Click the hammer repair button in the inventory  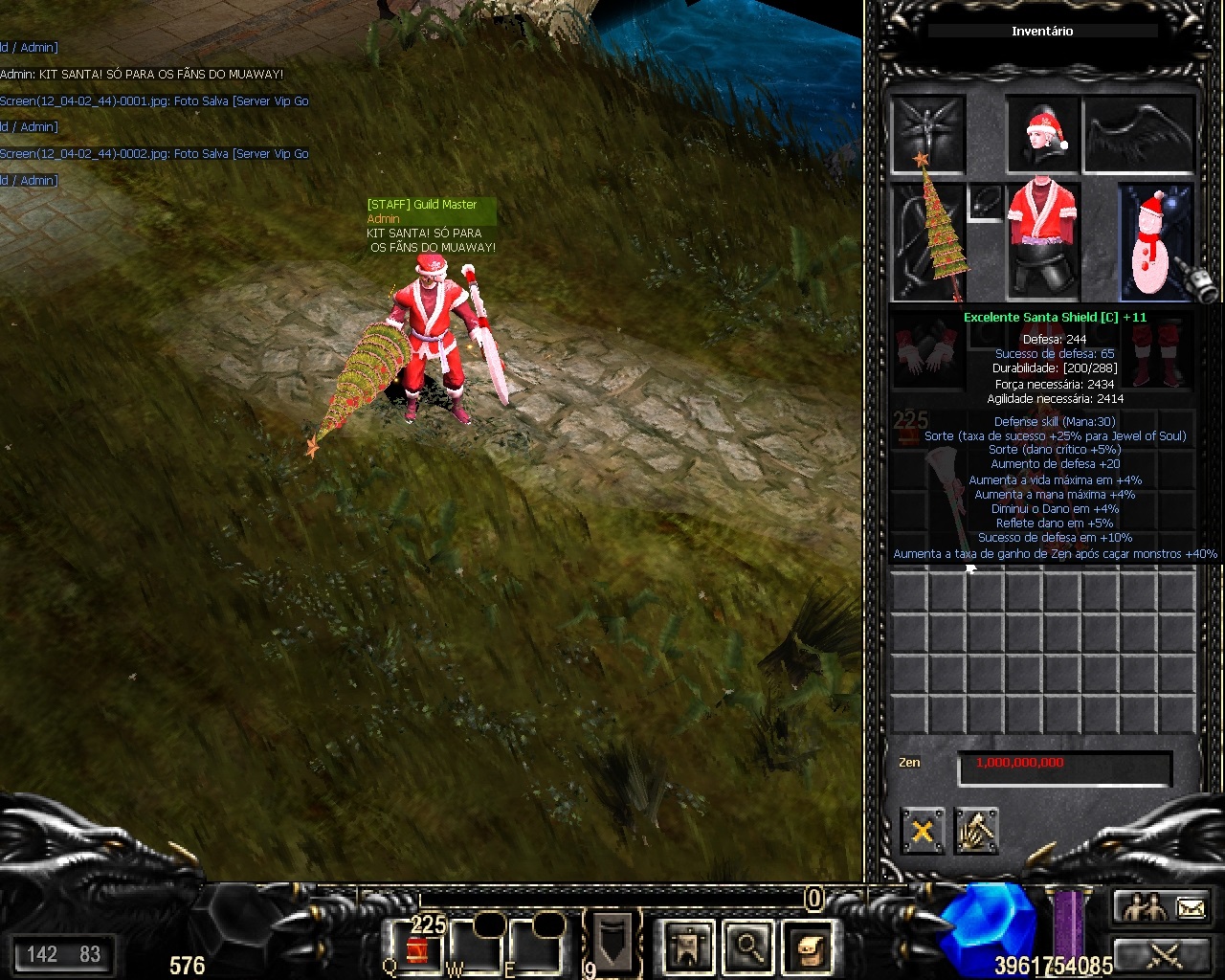point(976,831)
